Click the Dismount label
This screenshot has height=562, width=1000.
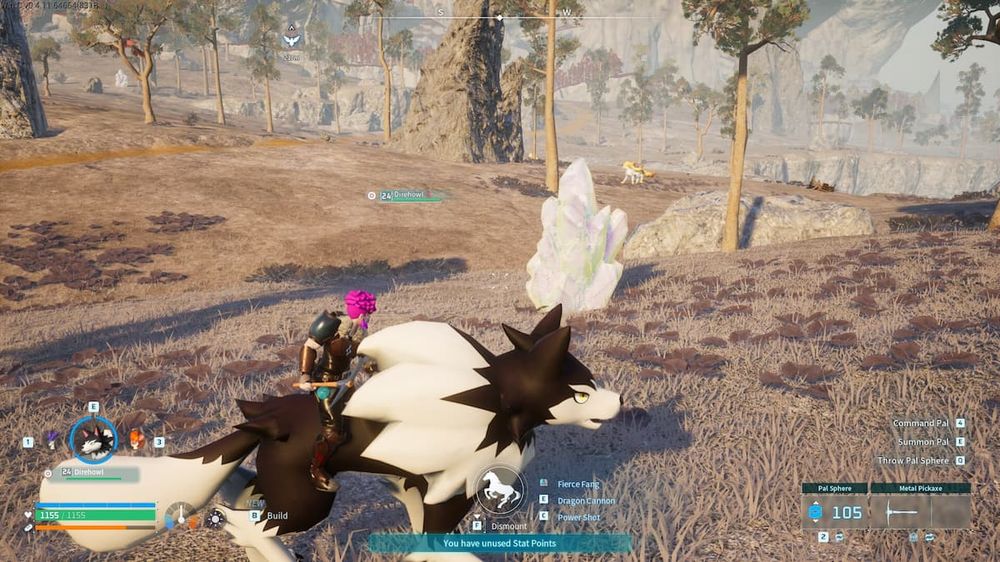pos(508,525)
